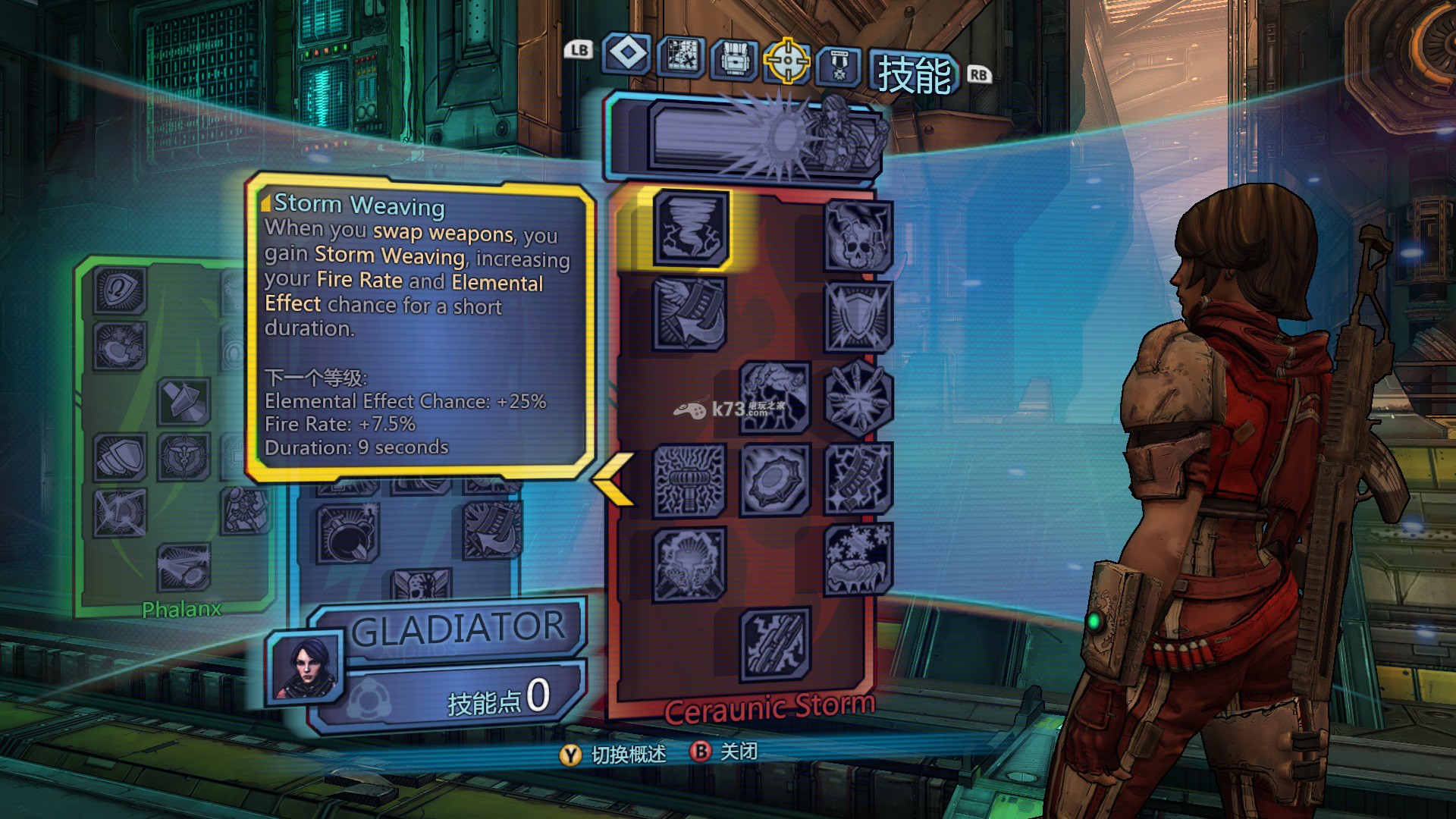Pick the gear-shaped skill in Ceraunic Storm
Screen dimensions: 1456x819
tap(774, 479)
